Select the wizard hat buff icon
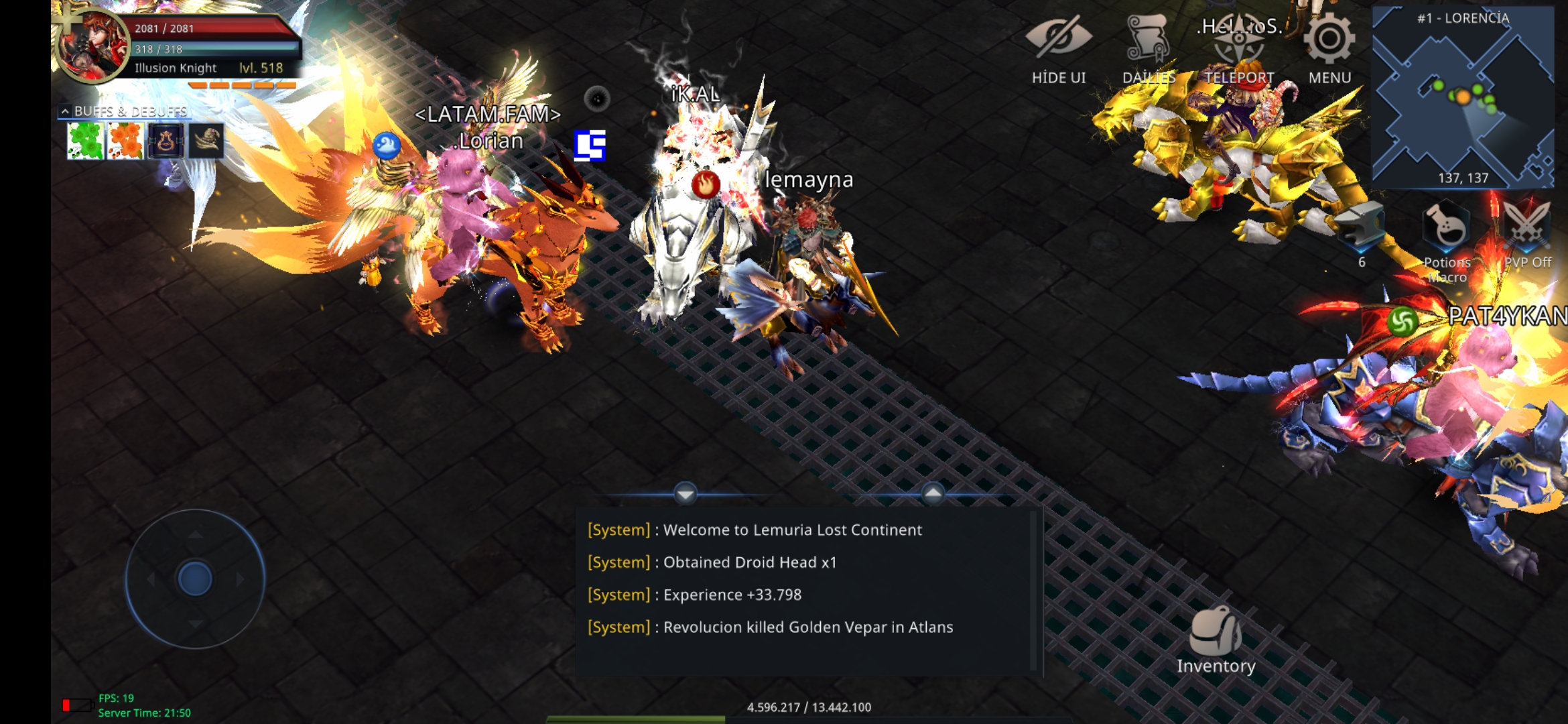 (206, 141)
